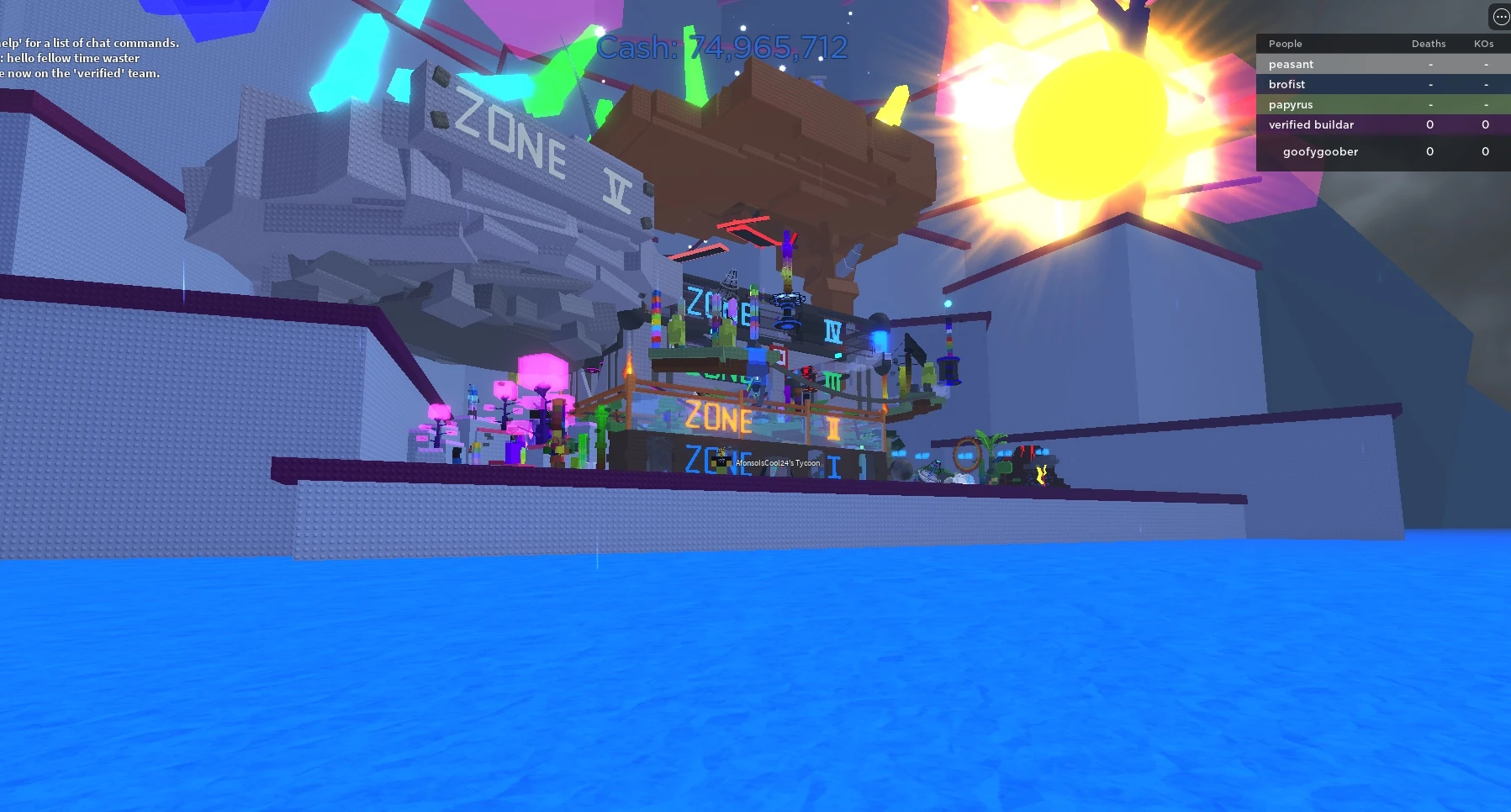Open the ellipsis menu in the top-right corner
Image resolution: width=1511 pixels, height=812 pixels.
pos(1500,16)
